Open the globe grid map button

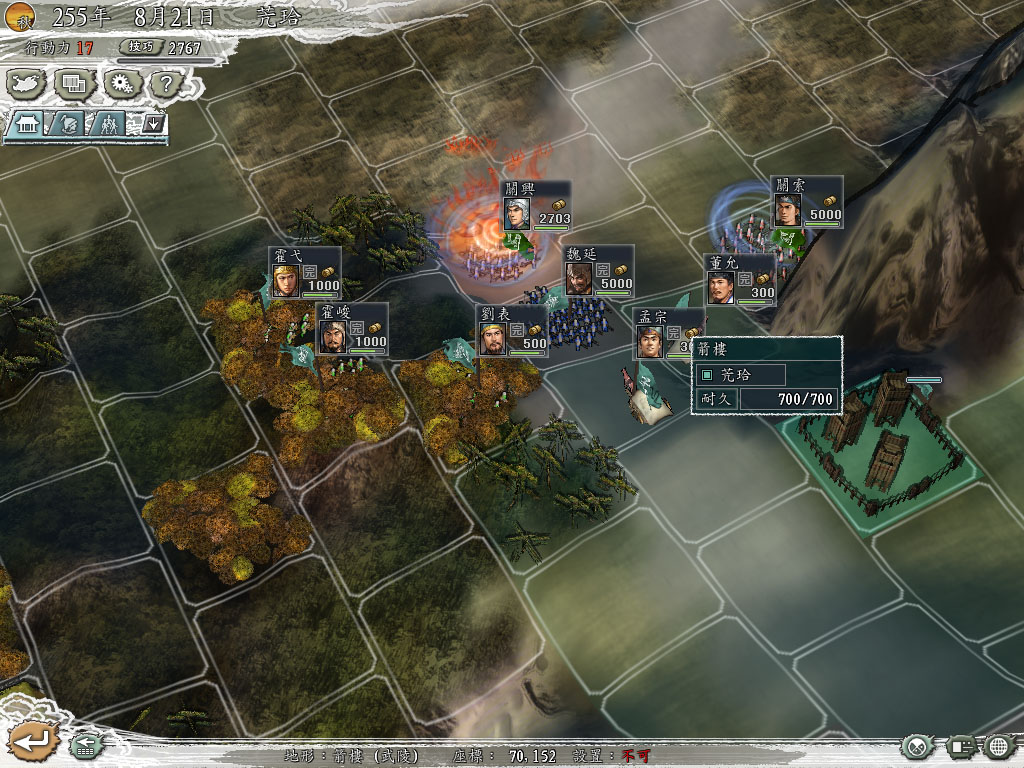[999, 746]
